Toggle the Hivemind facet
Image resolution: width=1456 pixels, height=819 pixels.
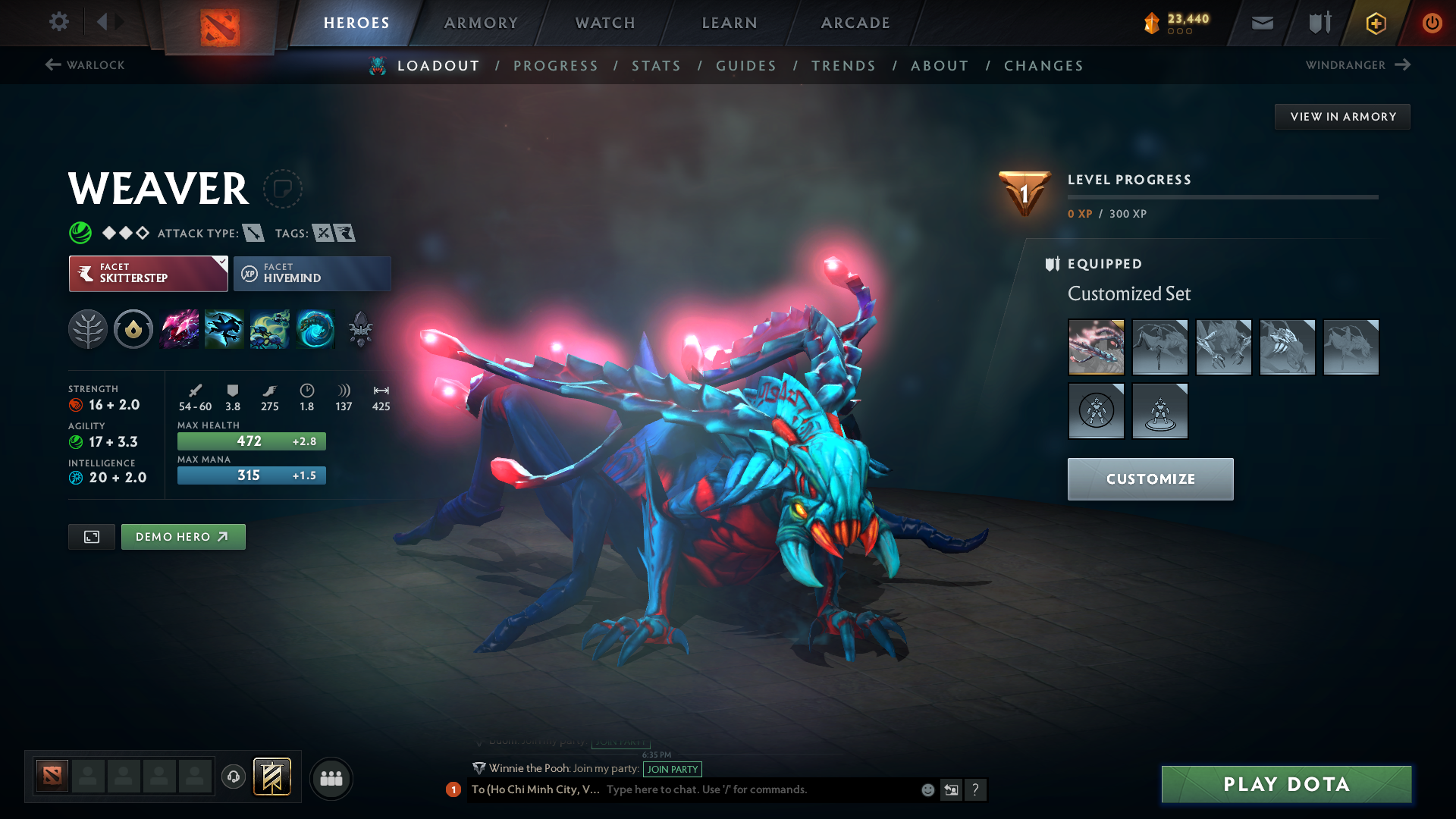click(312, 273)
